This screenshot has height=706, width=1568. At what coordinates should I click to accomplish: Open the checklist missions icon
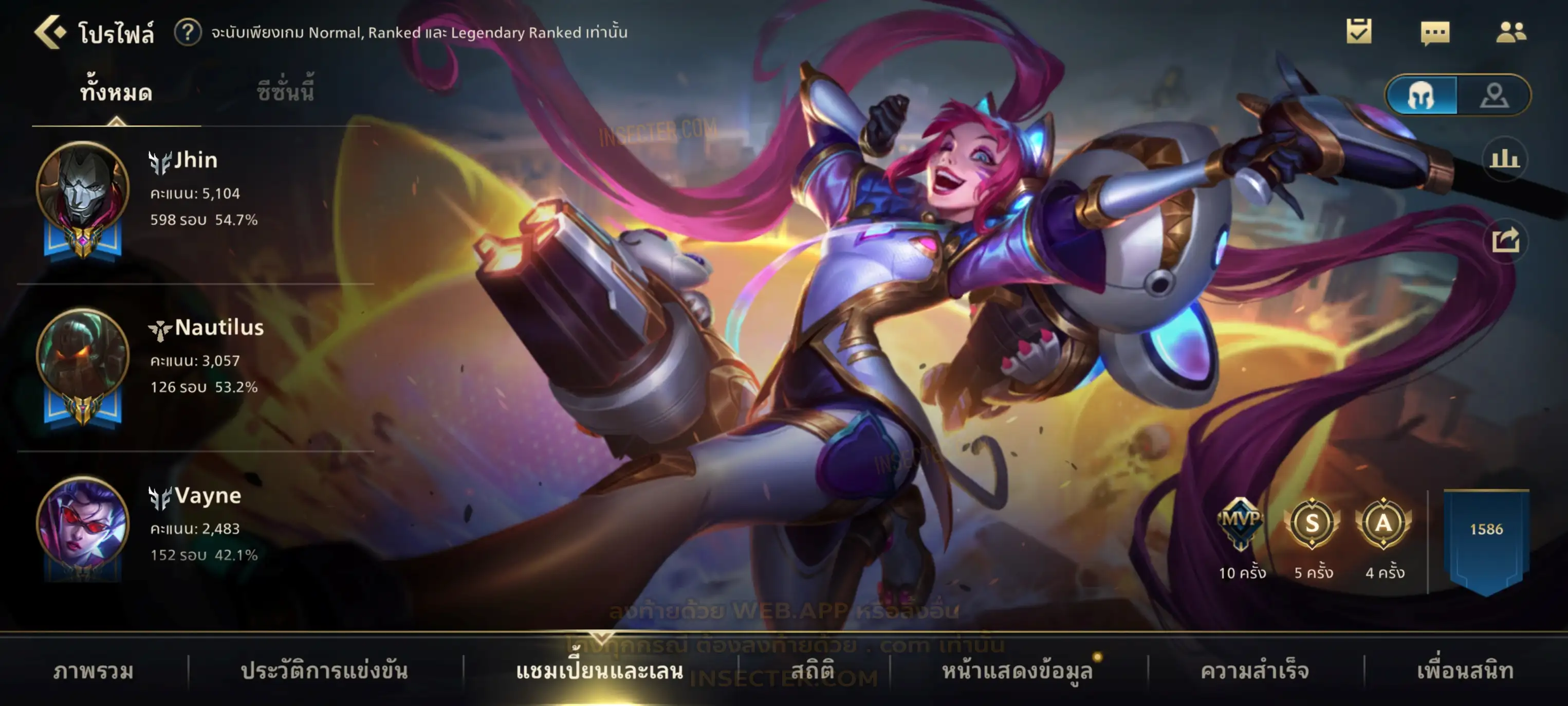pos(1359,32)
